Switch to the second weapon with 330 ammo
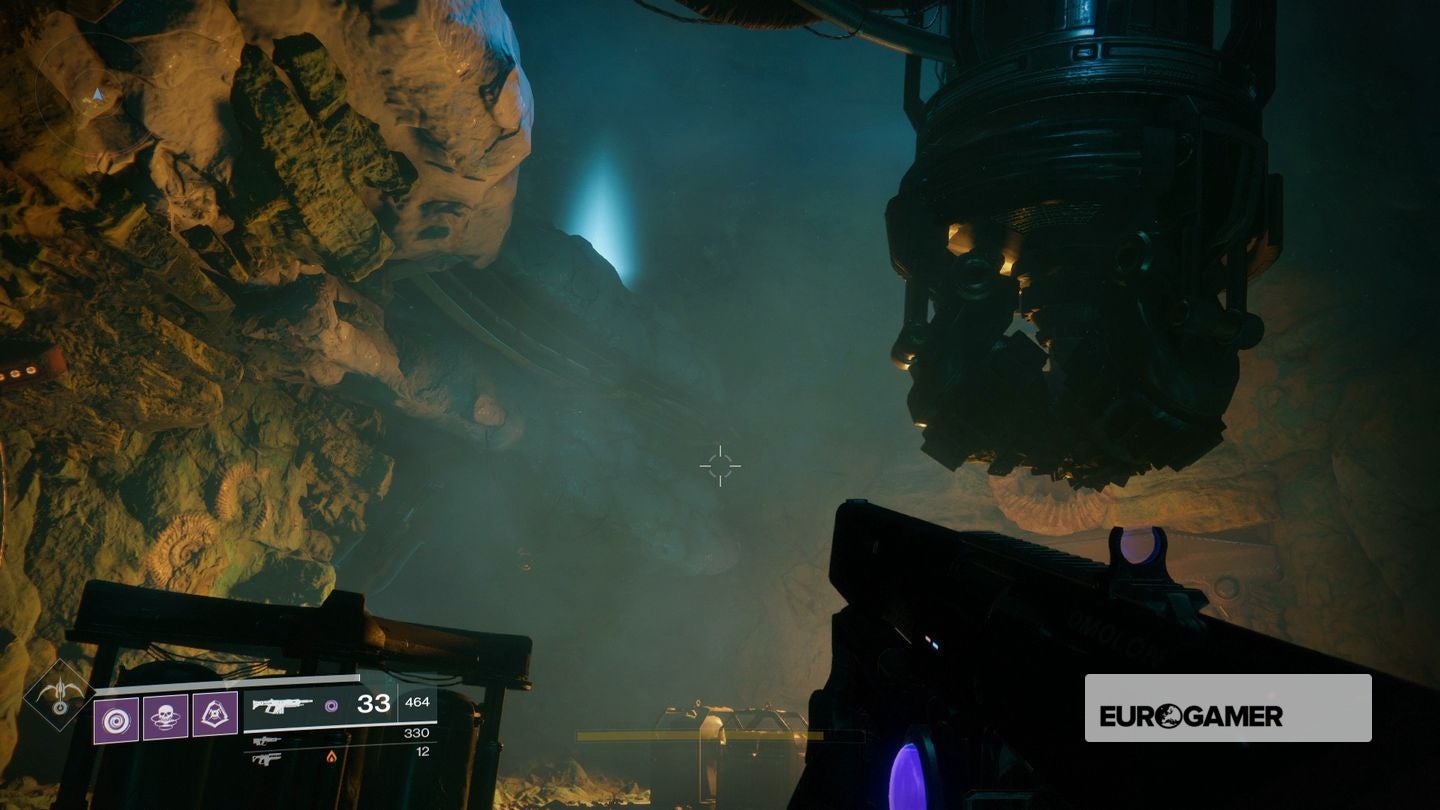The width and height of the screenshot is (1440, 810). 267,741
